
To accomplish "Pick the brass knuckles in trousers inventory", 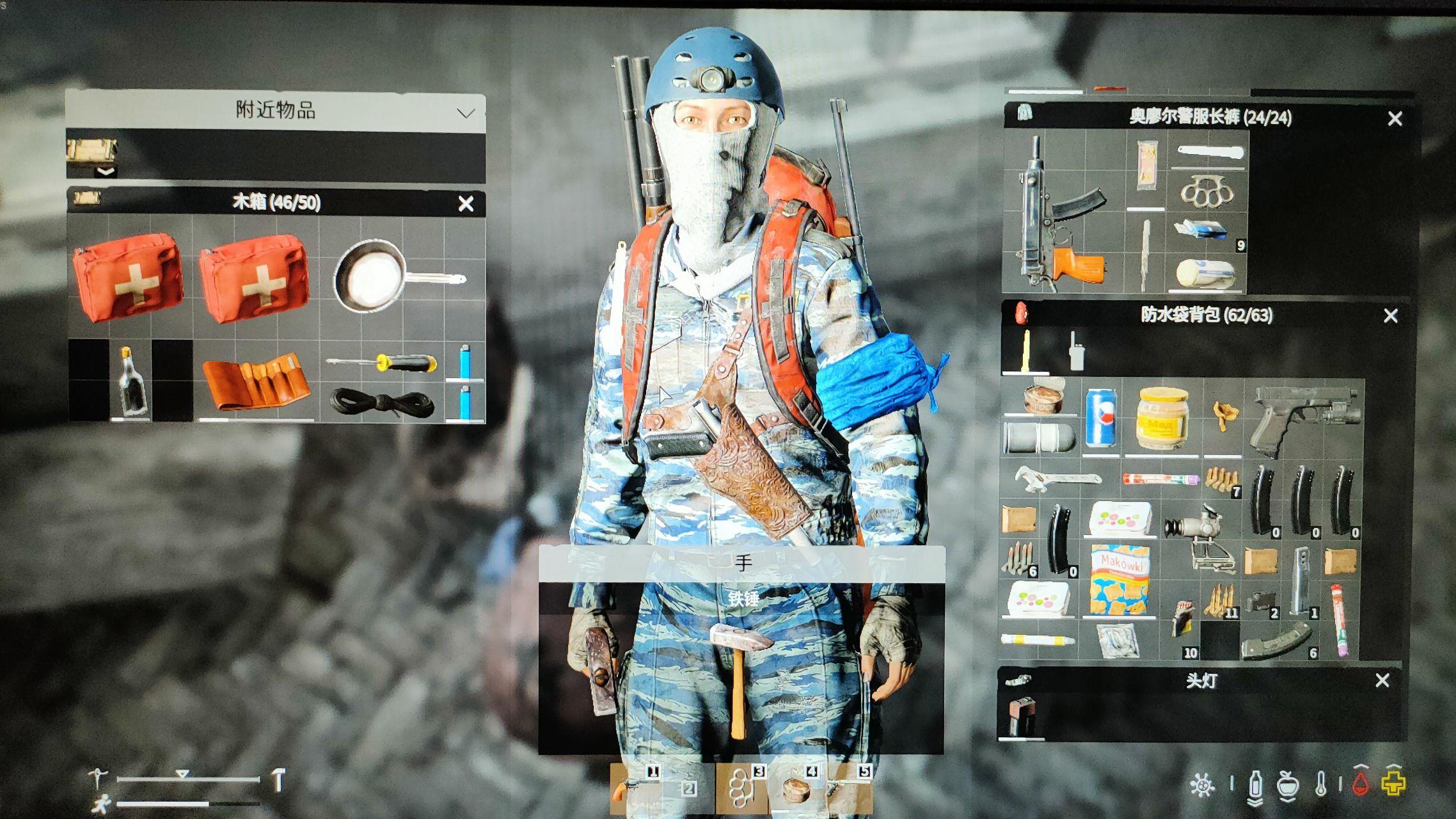I will pos(1207,191).
